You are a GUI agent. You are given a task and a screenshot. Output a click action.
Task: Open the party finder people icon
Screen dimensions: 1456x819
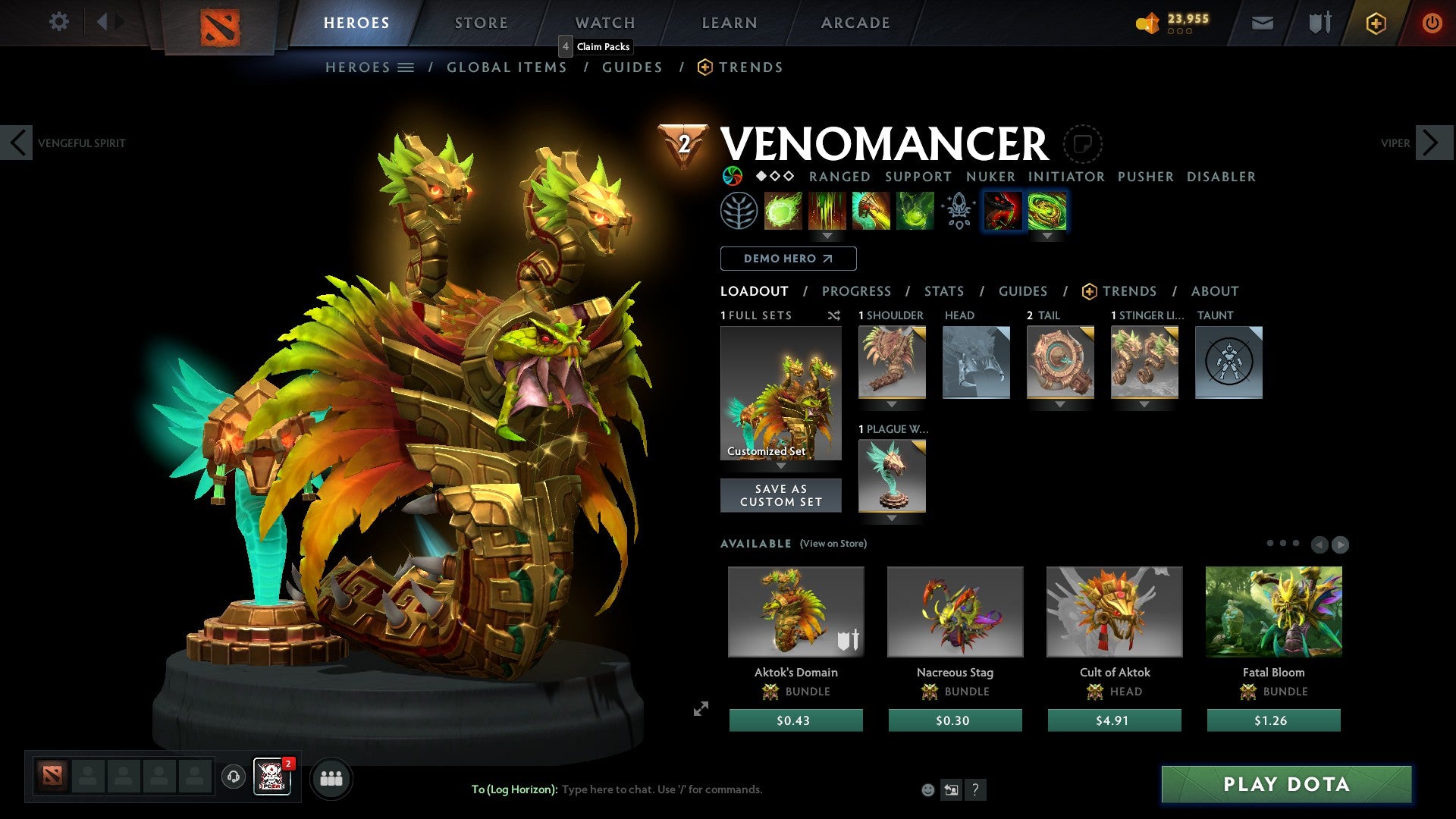pyautogui.click(x=331, y=778)
